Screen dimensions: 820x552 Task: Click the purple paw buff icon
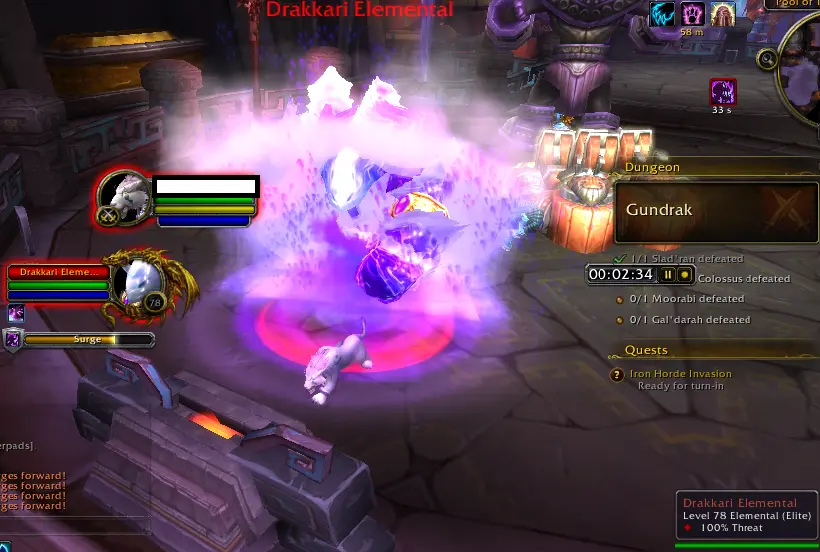[693, 13]
